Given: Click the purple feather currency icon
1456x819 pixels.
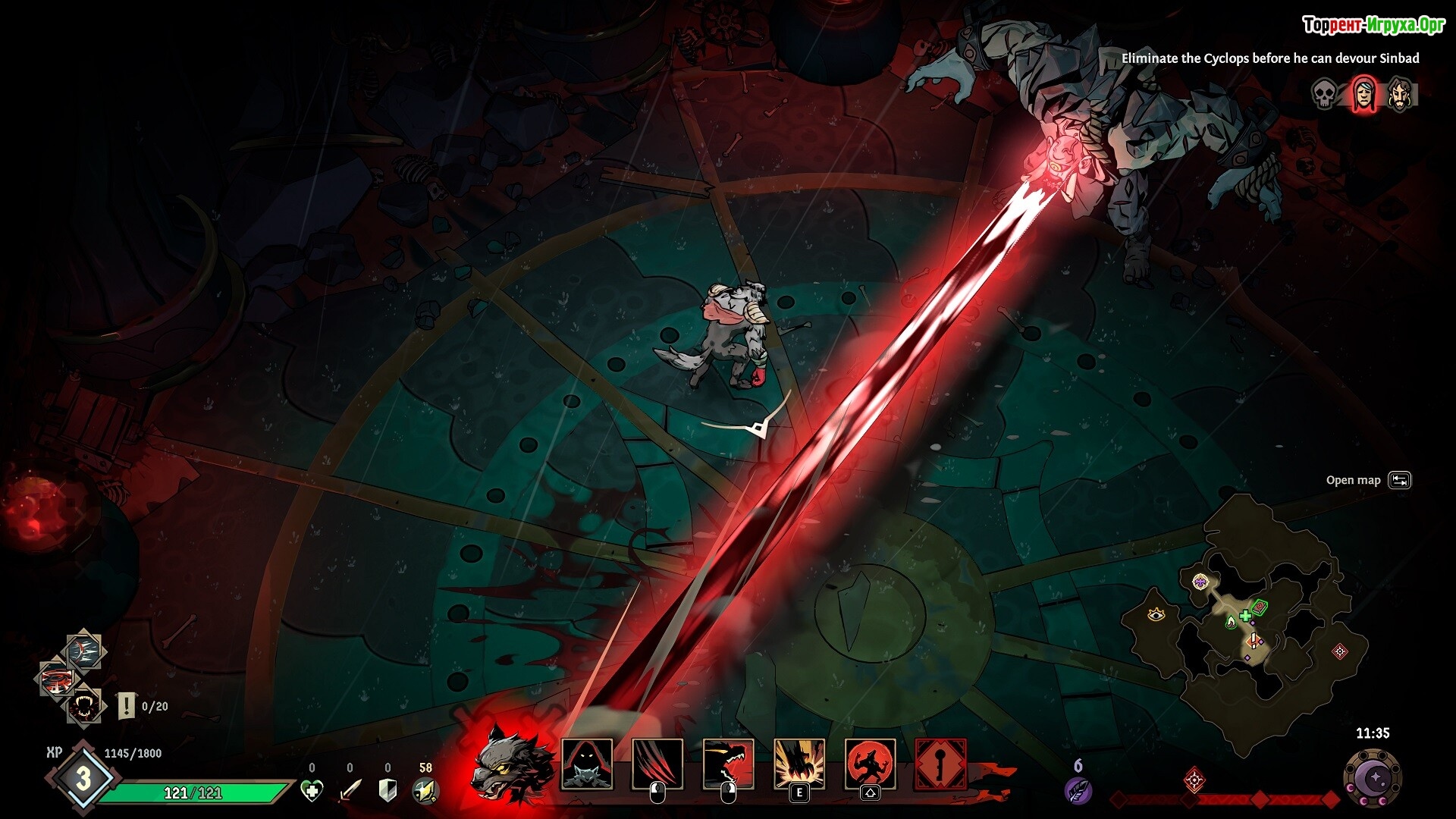Looking at the screenshot, I should tap(1078, 789).
